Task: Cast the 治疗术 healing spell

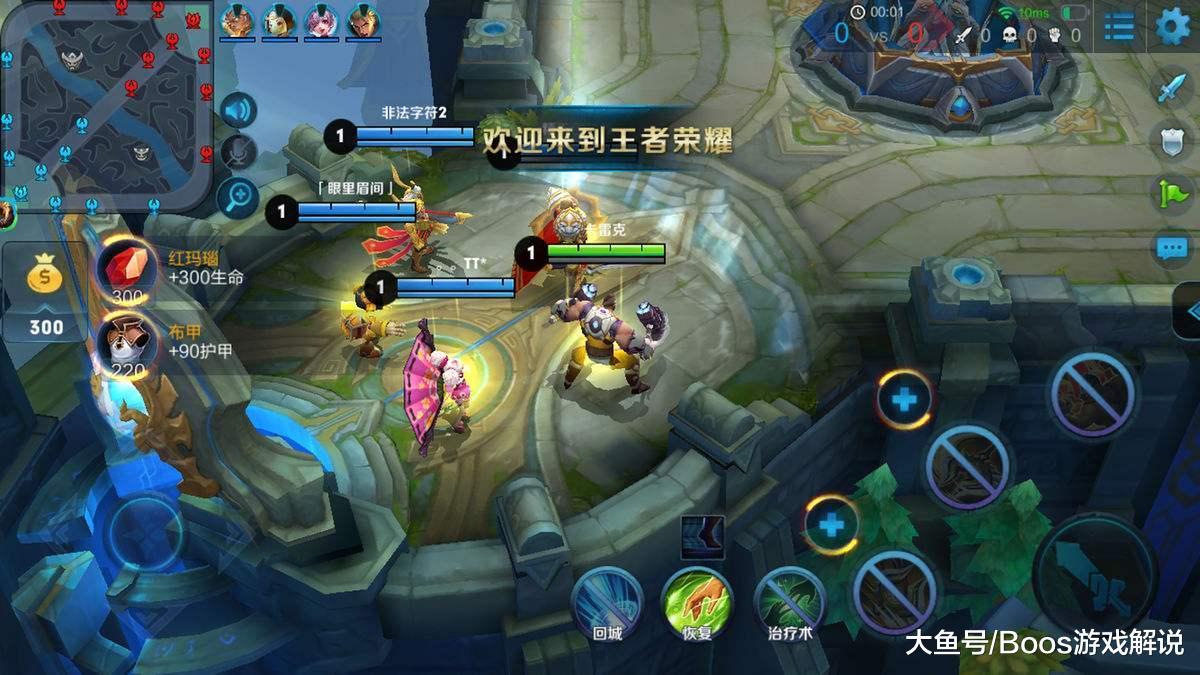Action: click(x=789, y=600)
